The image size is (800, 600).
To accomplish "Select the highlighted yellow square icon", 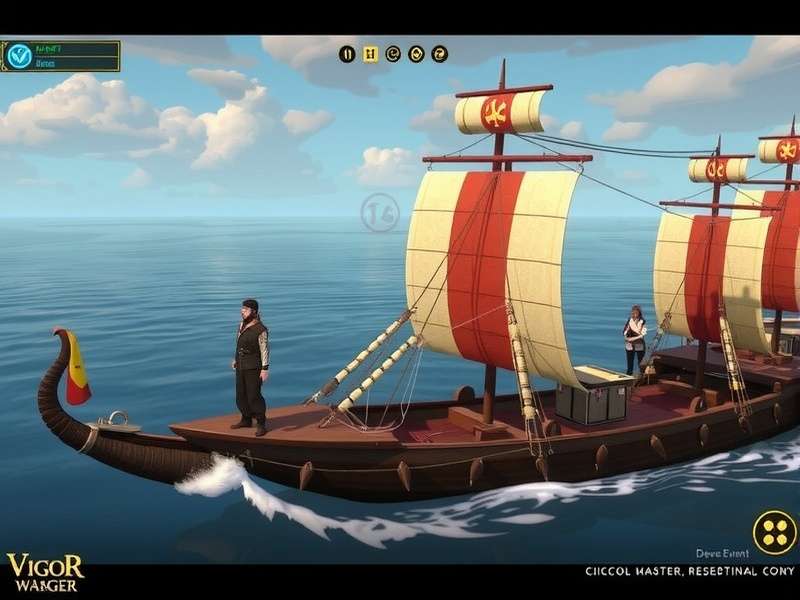I will point(371,54).
